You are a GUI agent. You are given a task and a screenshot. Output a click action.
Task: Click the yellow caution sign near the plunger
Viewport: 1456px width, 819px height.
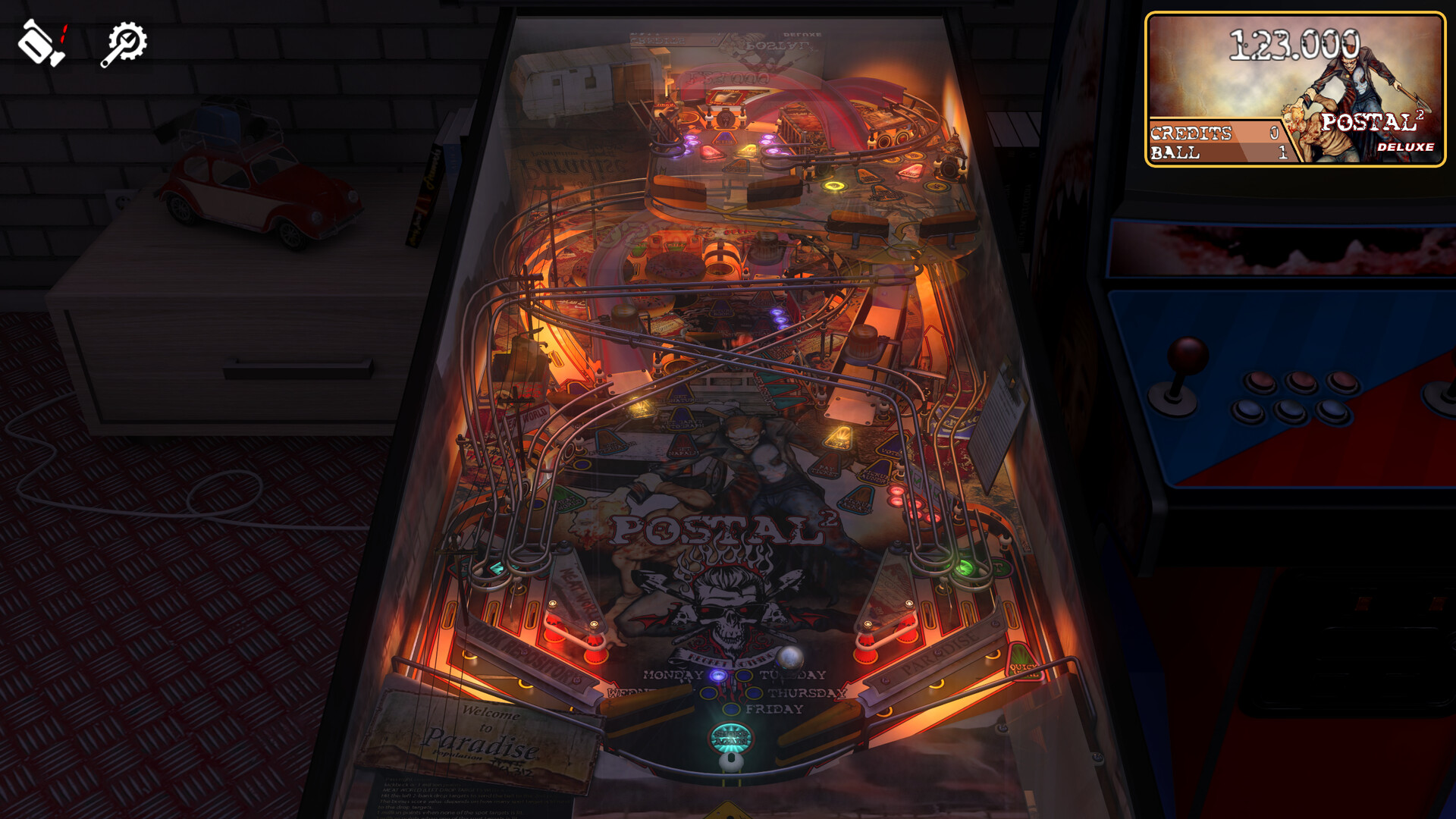coord(730,811)
